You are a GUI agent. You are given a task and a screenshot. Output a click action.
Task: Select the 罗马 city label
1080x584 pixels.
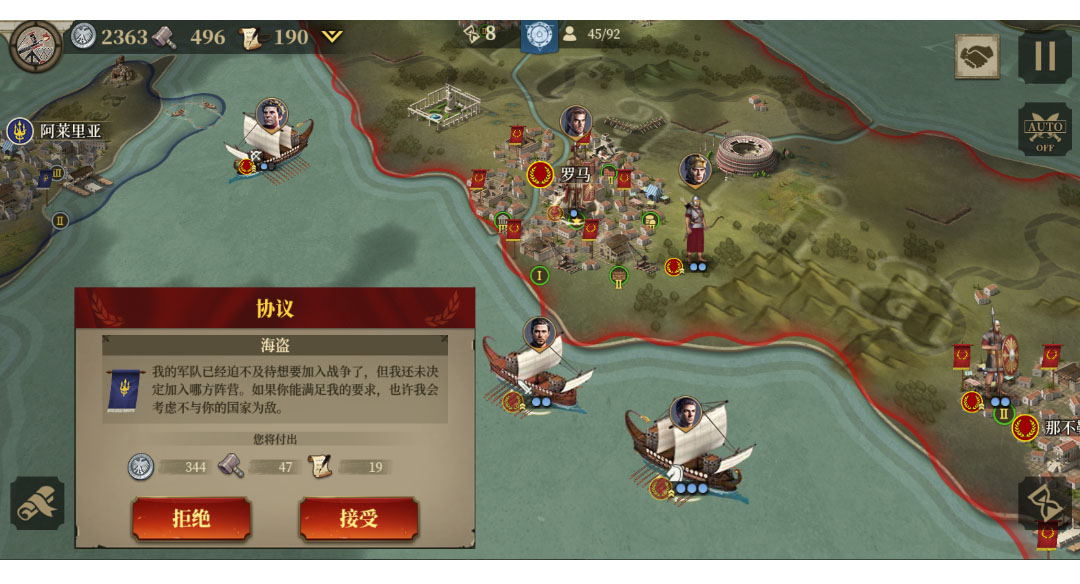pyautogui.click(x=574, y=174)
